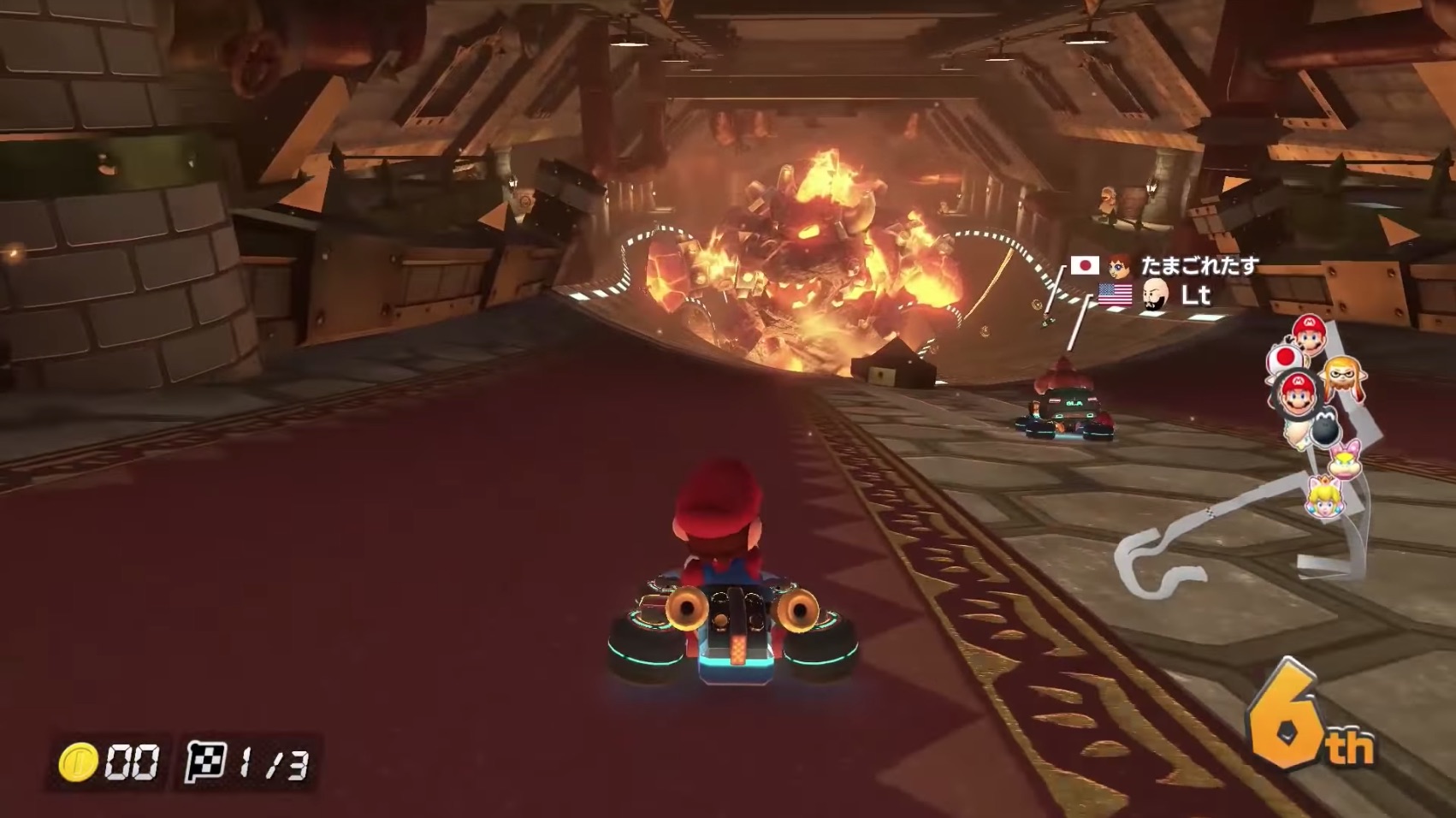Select the Inkling Girl minimap icon
This screenshot has height=818, width=1456.
pyautogui.click(x=1343, y=376)
